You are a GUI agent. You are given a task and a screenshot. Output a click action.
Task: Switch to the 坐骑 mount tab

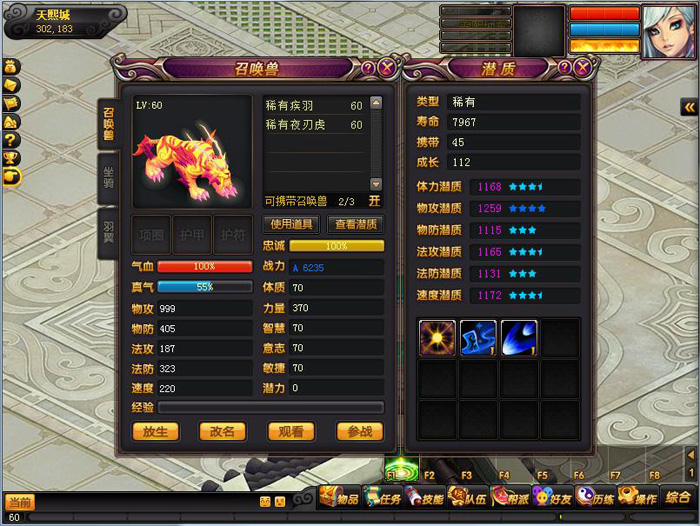point(108,178)
